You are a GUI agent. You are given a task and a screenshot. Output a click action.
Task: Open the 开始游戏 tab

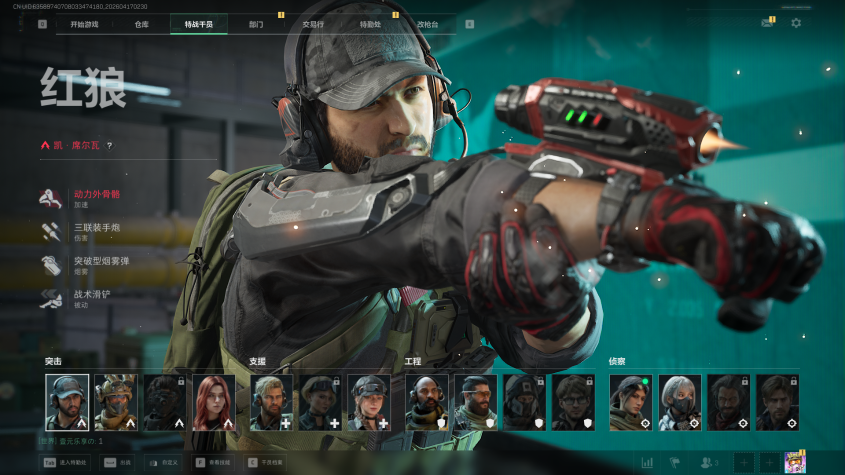coord(84,24)
